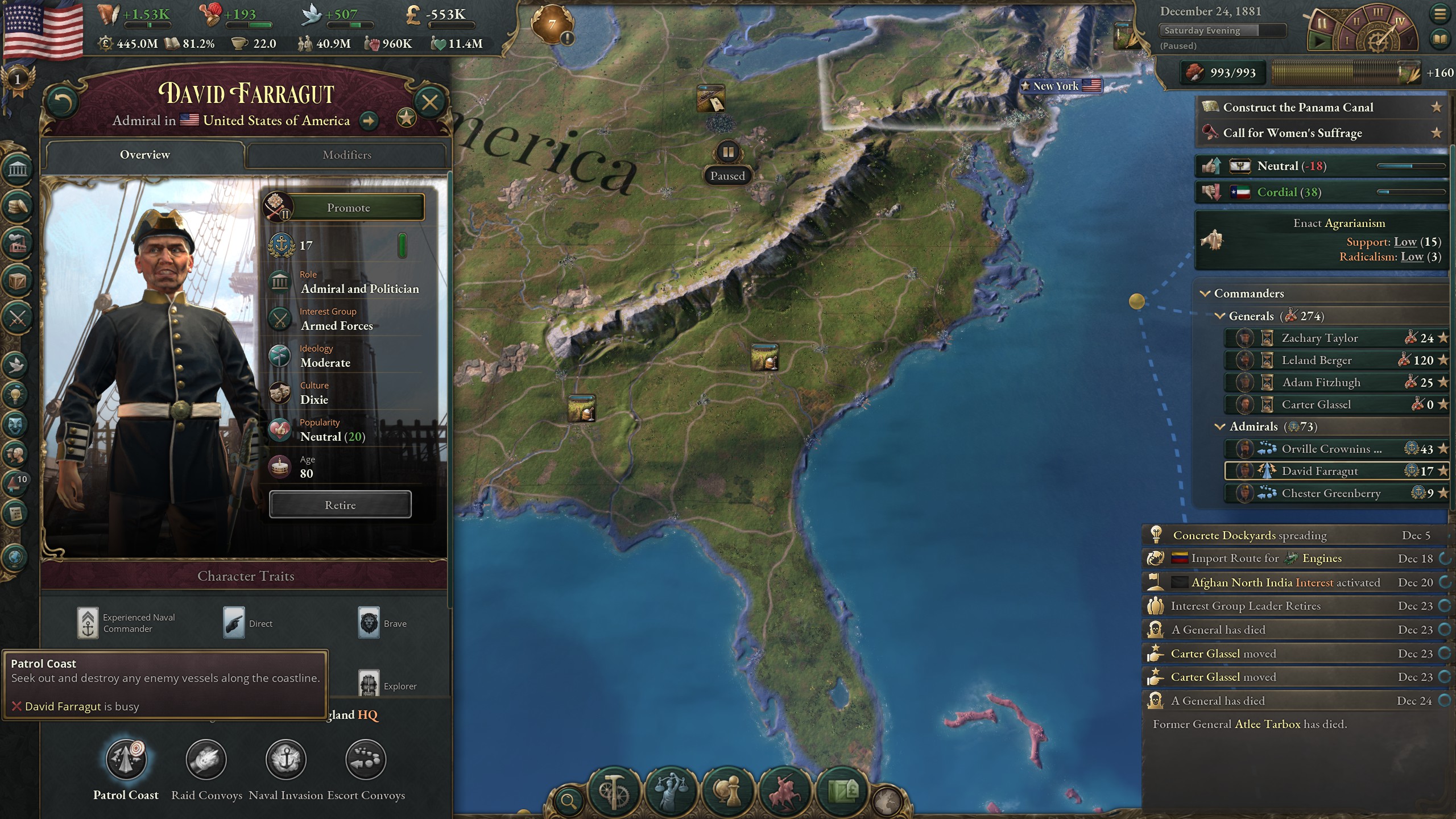Open the hamburger menu at top right
1456x819 pixels.
click(1440, 13)
